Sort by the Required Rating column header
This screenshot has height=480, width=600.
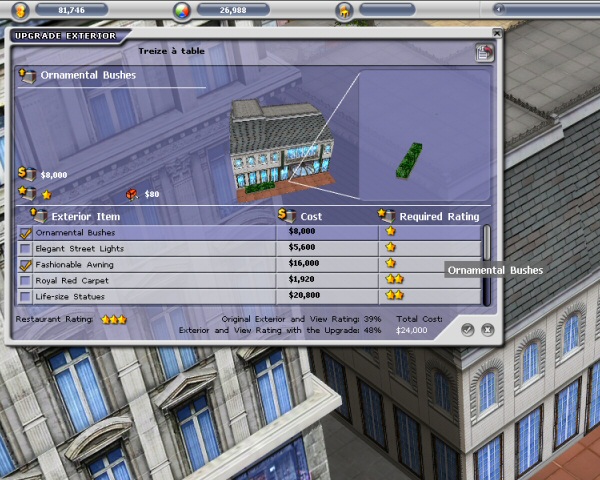[x=438, y=216]
